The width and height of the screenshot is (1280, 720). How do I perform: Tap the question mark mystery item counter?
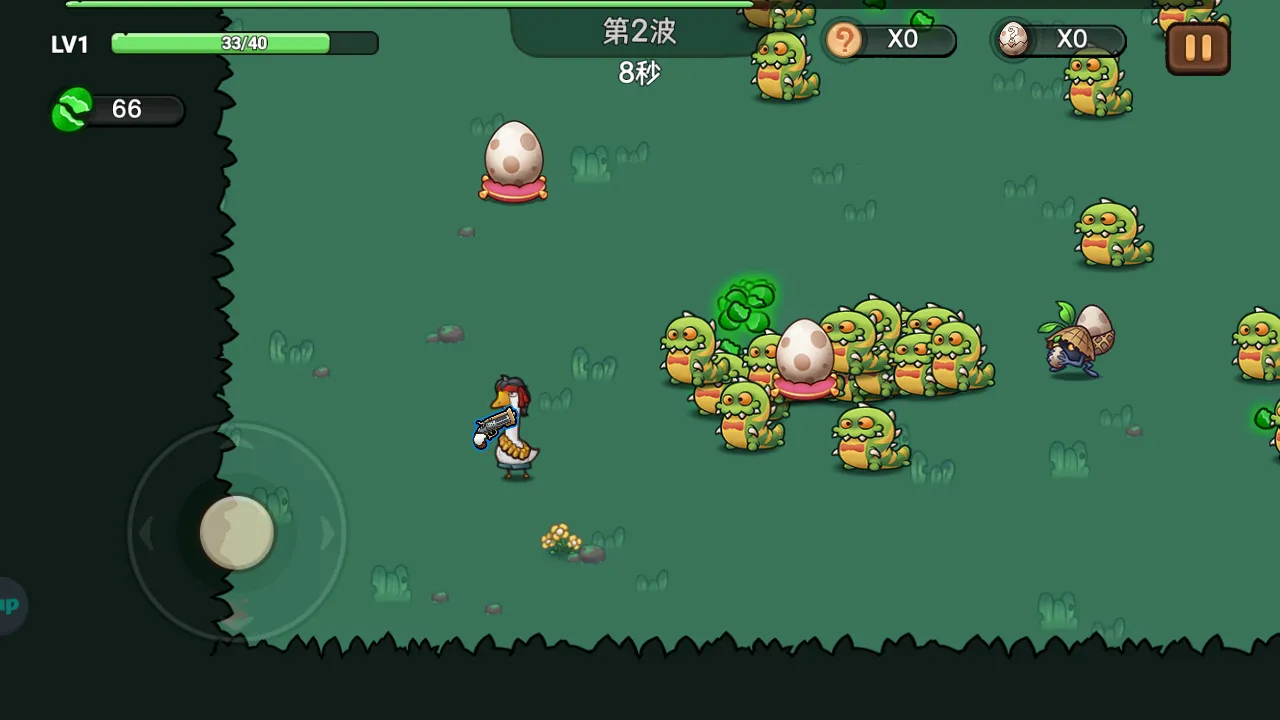click(x=845, y=40)
